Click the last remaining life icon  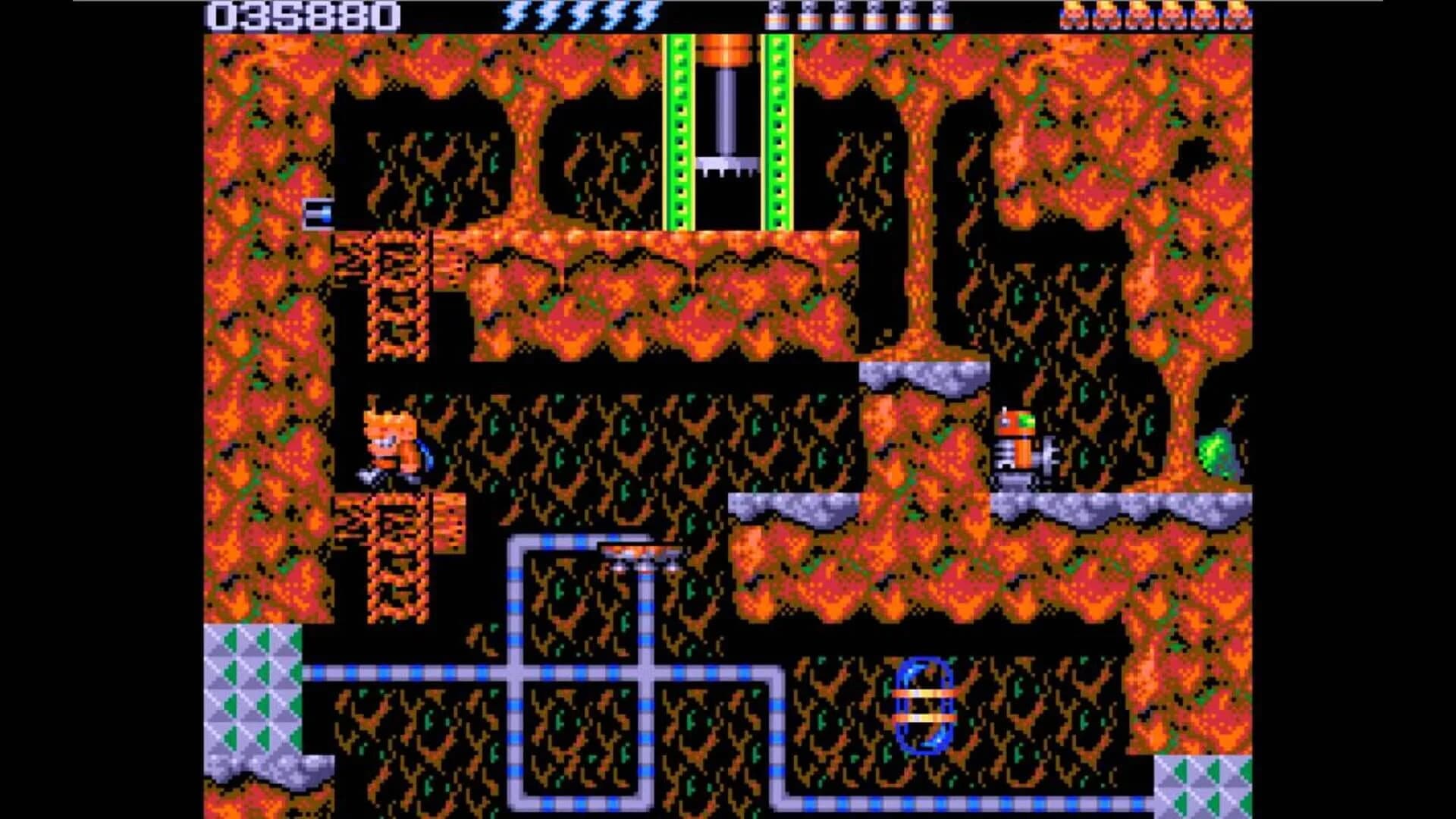1239,14
